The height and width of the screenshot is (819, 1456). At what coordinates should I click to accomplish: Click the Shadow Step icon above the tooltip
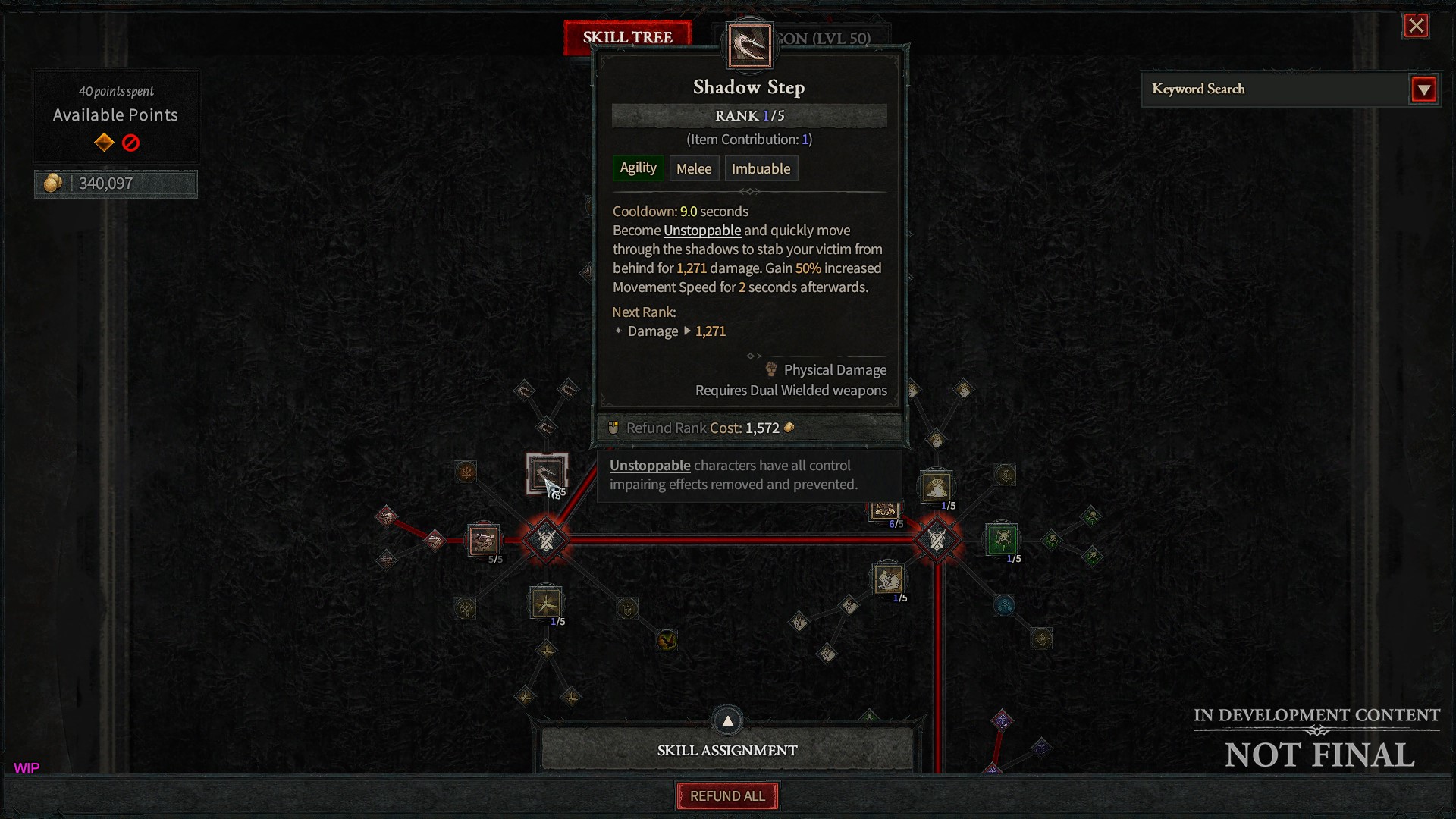click(x=749, y=45)
